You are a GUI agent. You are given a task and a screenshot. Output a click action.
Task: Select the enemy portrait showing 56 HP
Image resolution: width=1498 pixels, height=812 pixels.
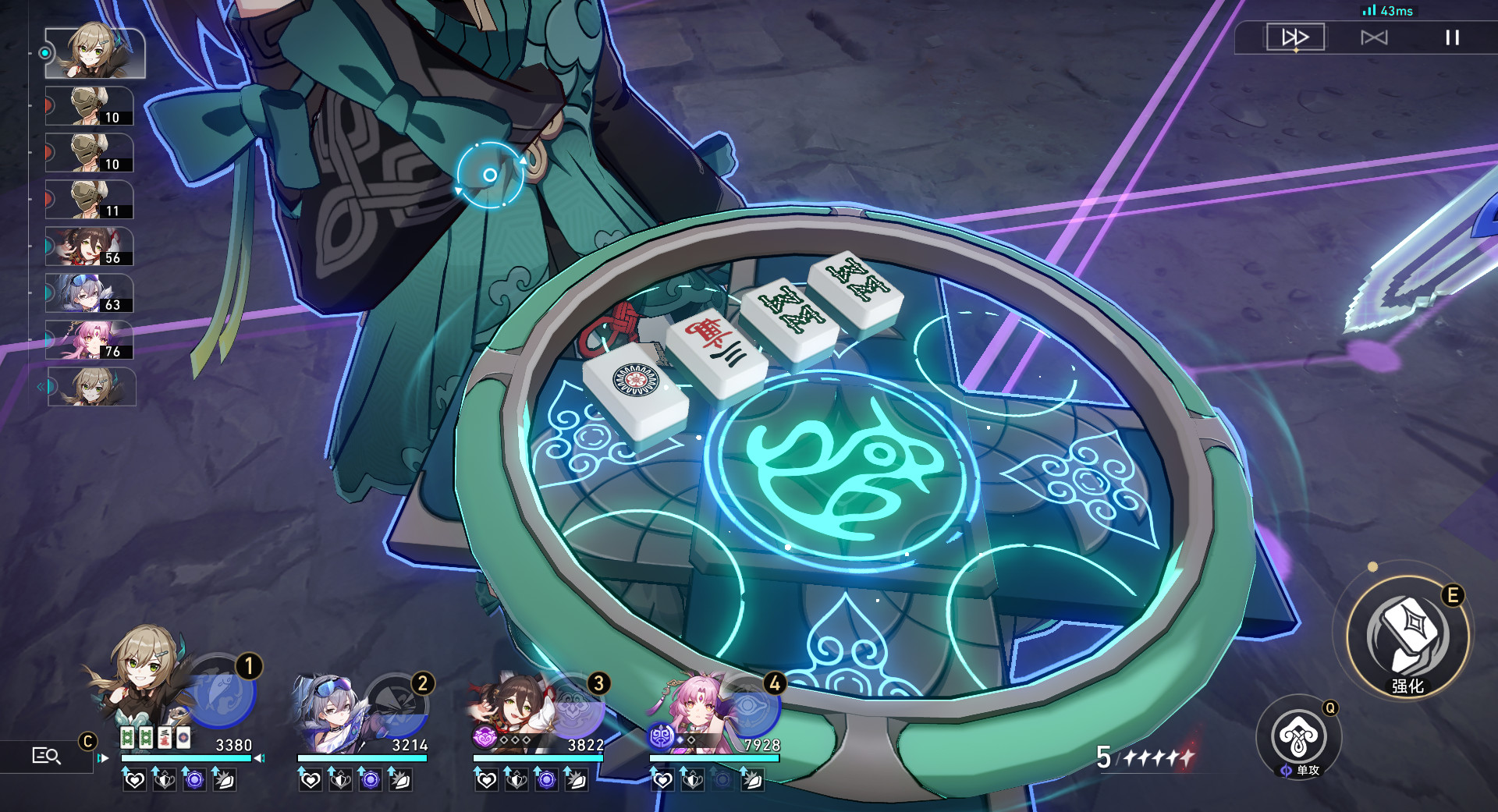point(90,247)
